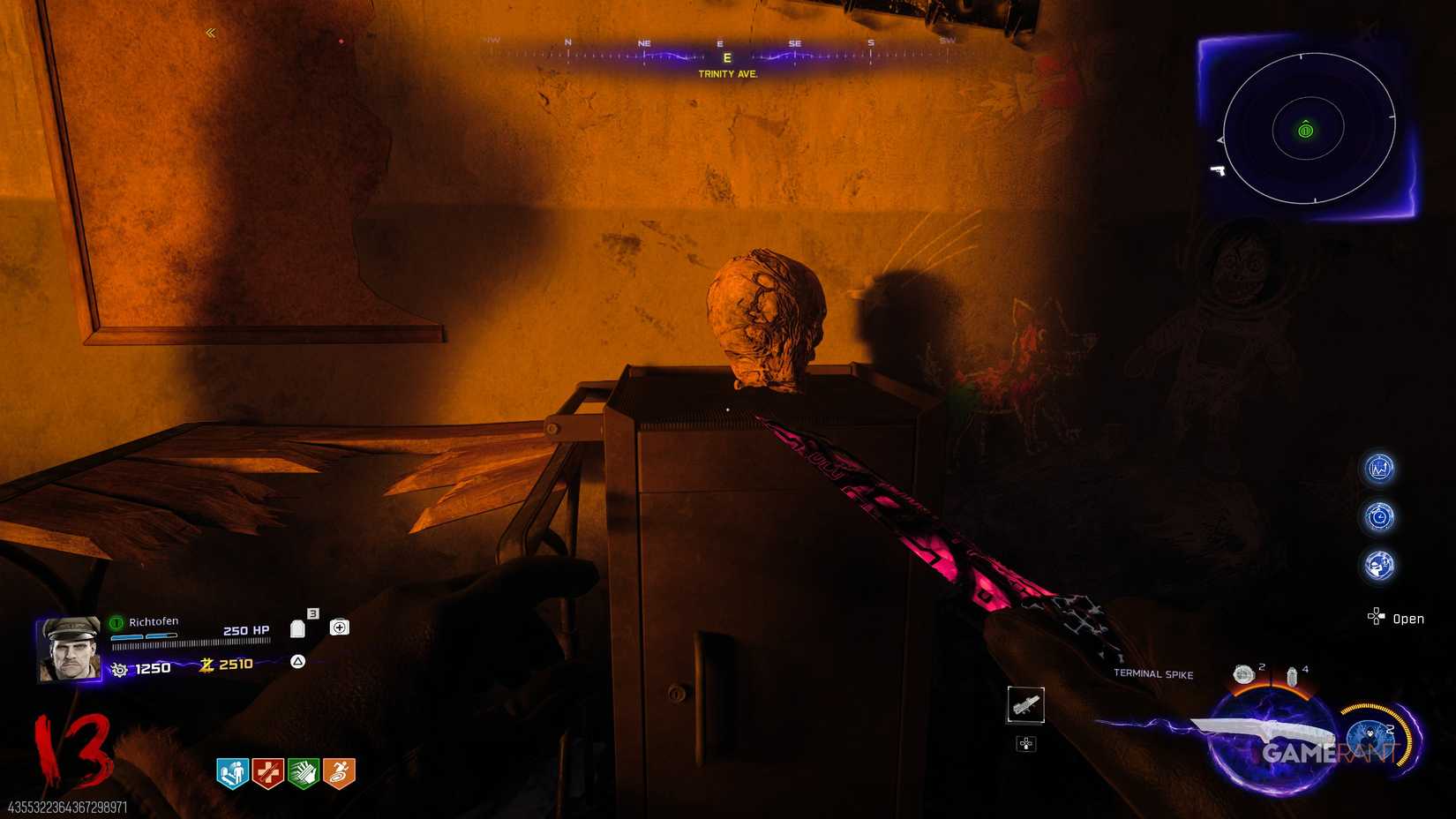Screen dimensions: 1456x819
Task: Toggle the triangle weapon swap indicator
Action: pos(298,662)
